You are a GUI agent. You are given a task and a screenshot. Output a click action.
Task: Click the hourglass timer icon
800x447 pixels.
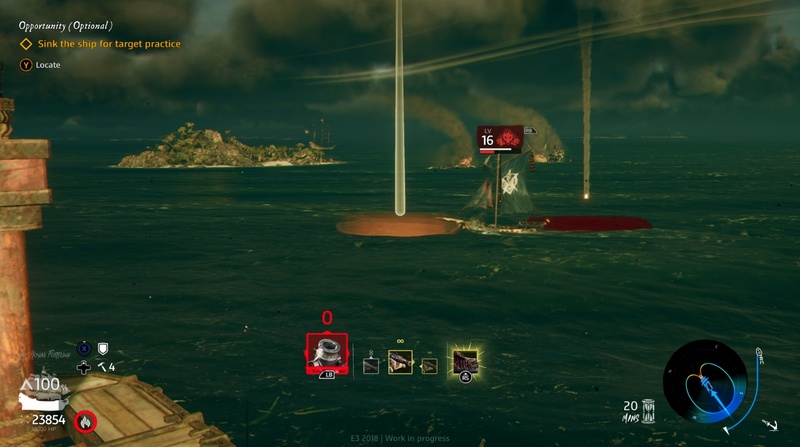point(649,410)
